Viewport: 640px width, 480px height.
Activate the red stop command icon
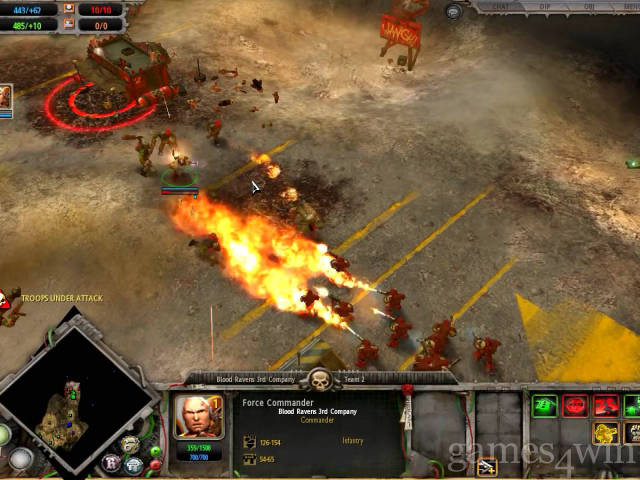(x=575, y=405)
